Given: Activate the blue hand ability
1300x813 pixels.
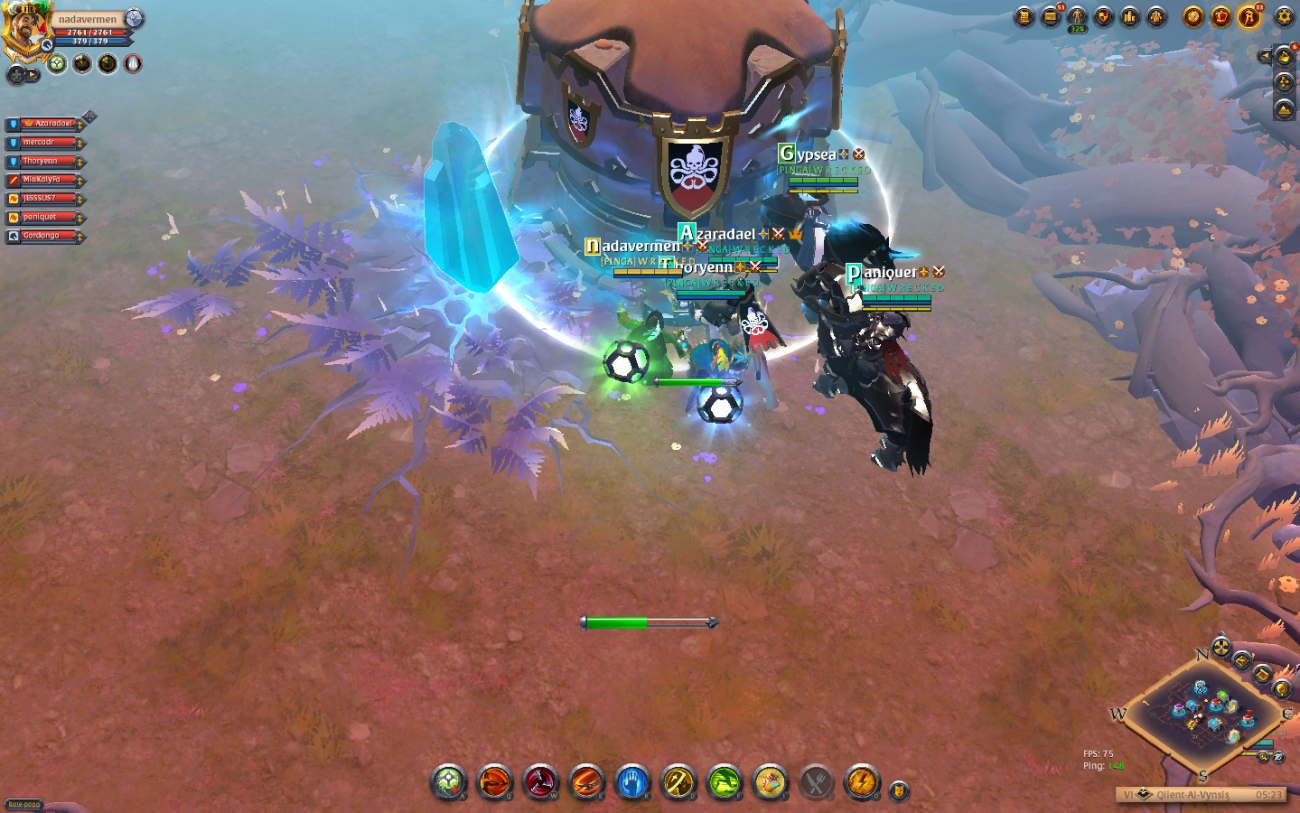Looking at the screenshot, I should (633, 781).
